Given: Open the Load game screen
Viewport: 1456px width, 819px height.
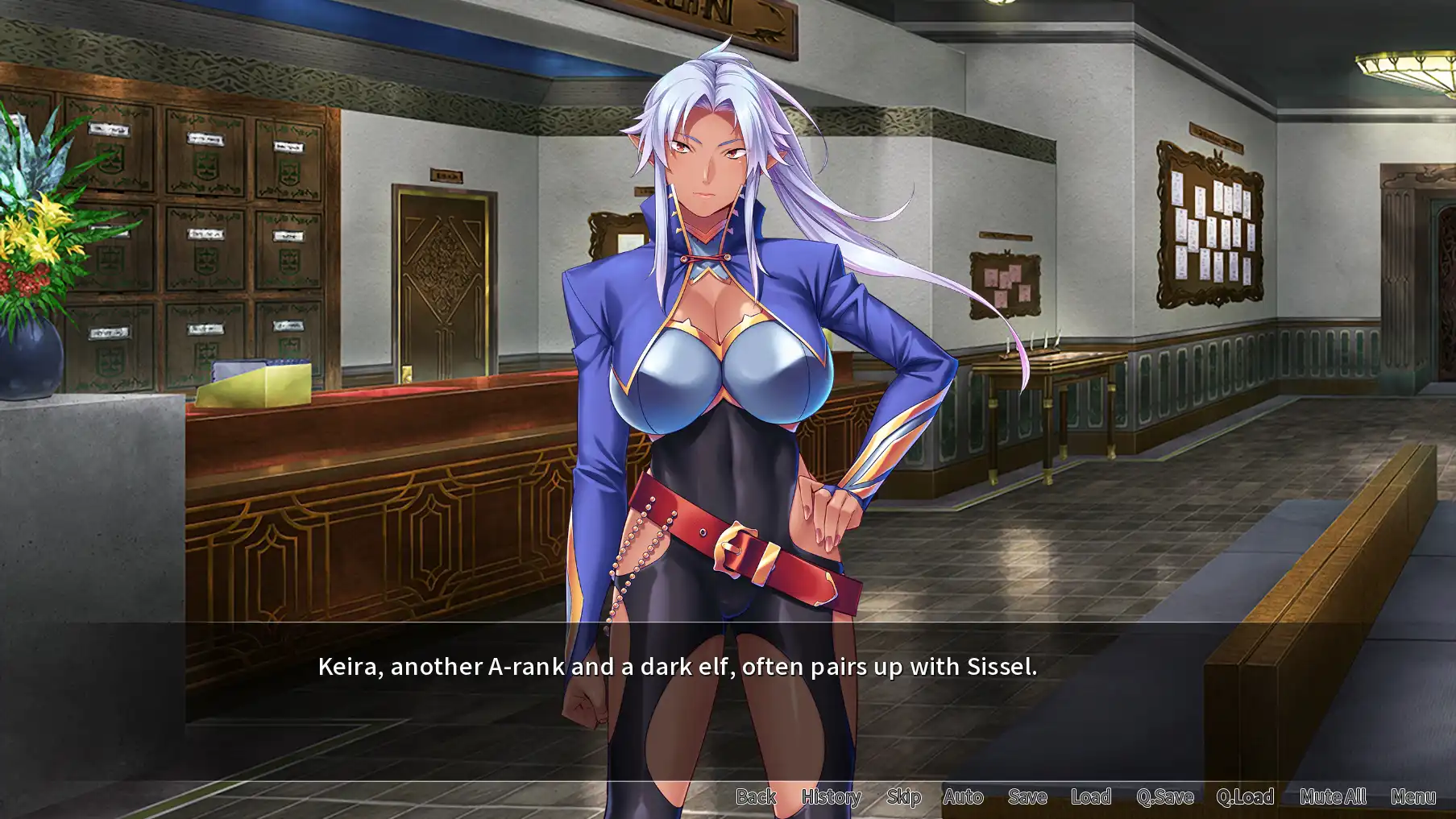Looking at the screenshot, I should pos(1090,796).
